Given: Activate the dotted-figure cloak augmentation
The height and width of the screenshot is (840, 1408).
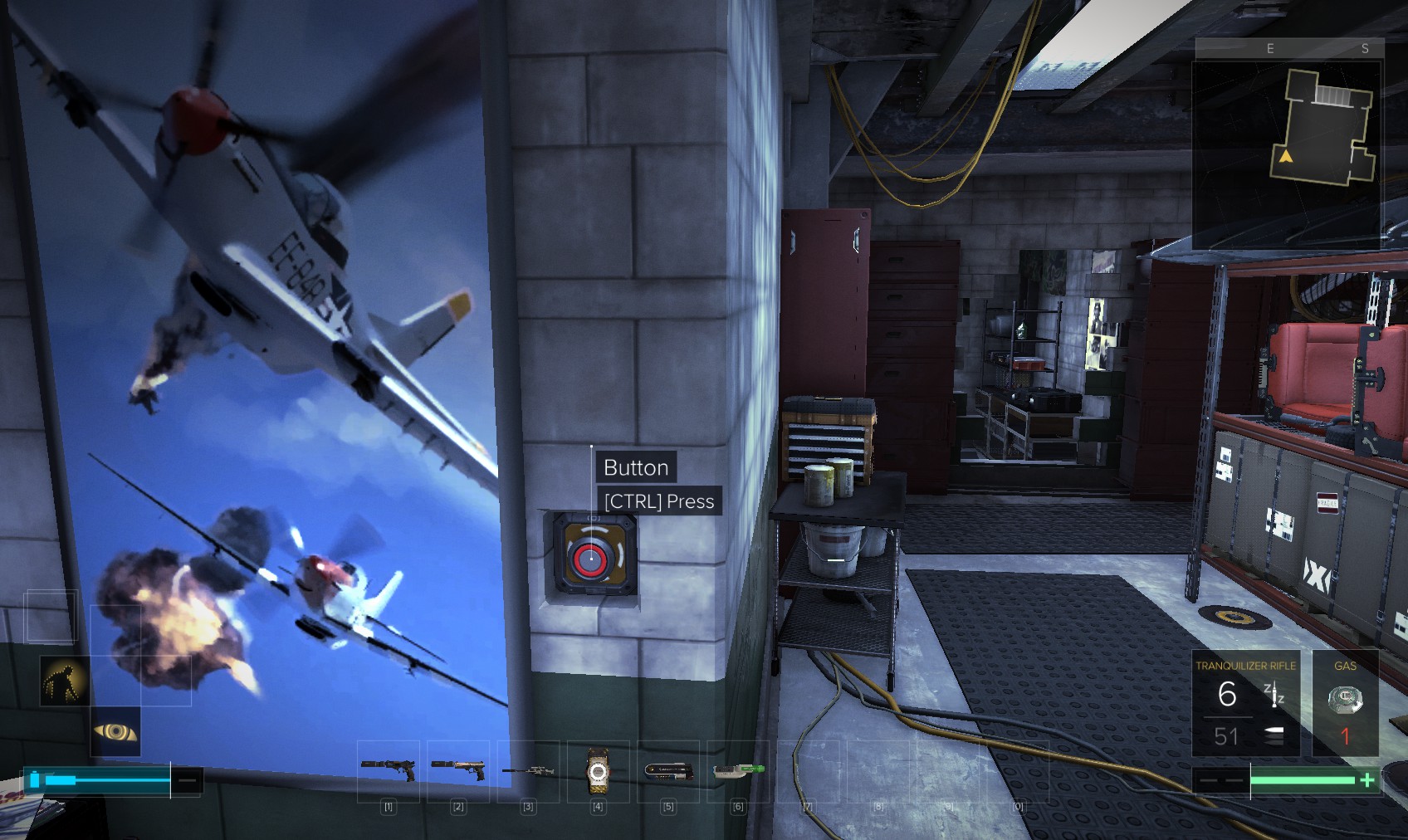Looking at the screenshot, I should (65, 681).
